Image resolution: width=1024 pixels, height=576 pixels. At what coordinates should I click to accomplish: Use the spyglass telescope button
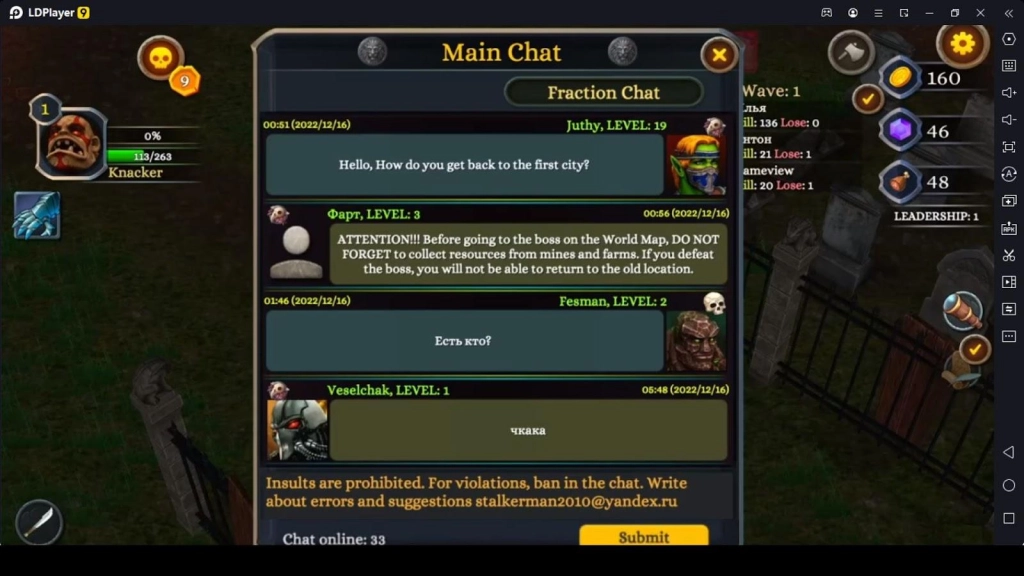click(963, 312)
